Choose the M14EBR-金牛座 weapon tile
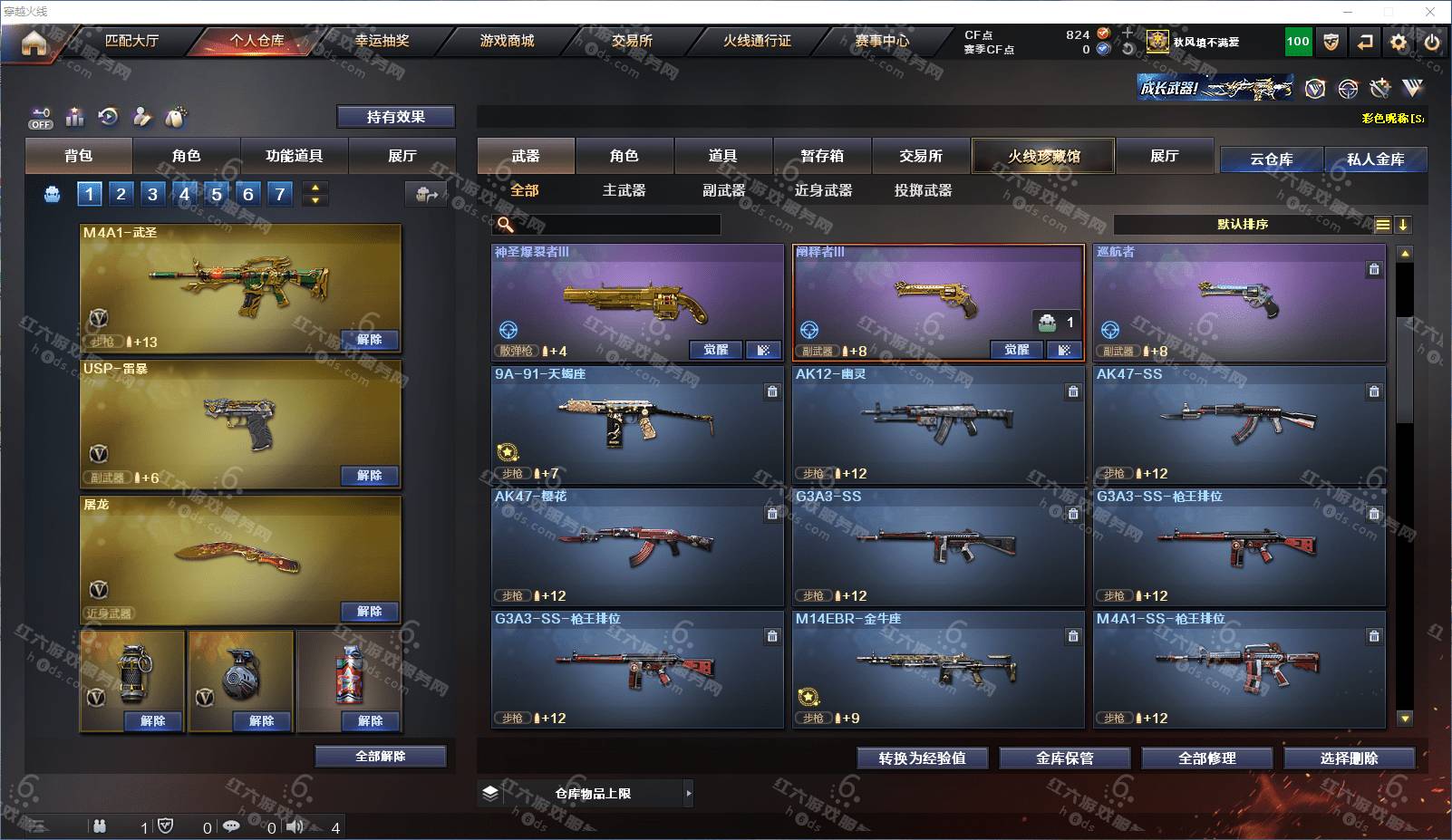The image size is (1452, 840). 938,669
